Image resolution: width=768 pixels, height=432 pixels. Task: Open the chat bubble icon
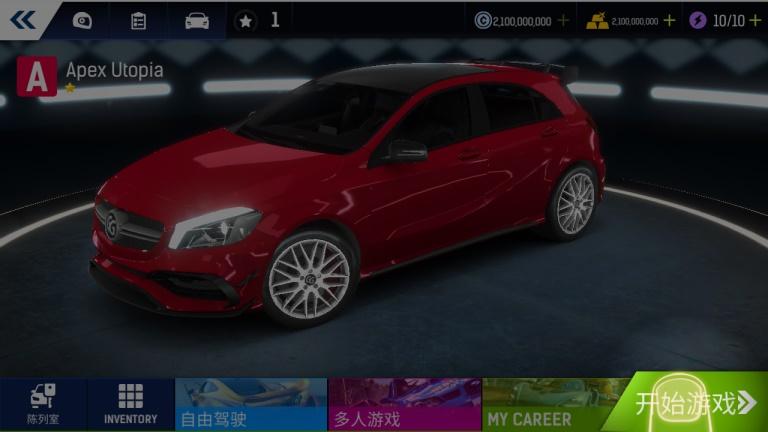(x=82, y=20)
